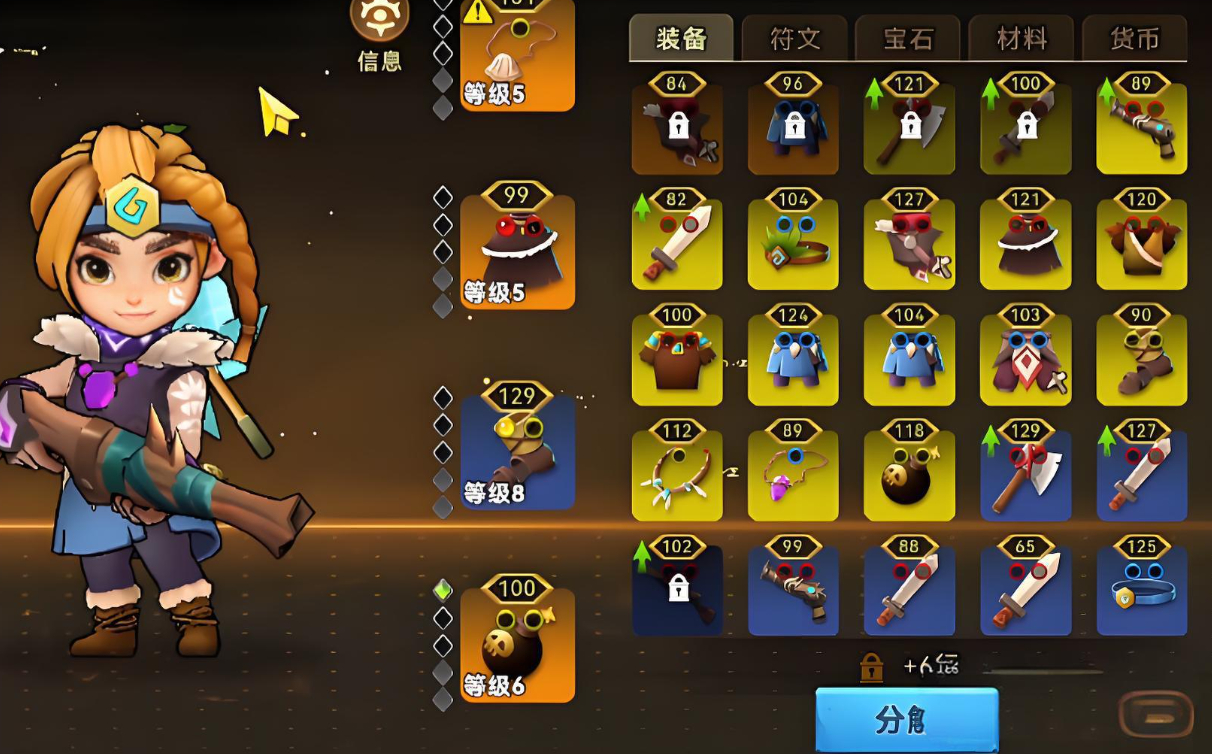Click the 装备 tab

pos(681,39)
